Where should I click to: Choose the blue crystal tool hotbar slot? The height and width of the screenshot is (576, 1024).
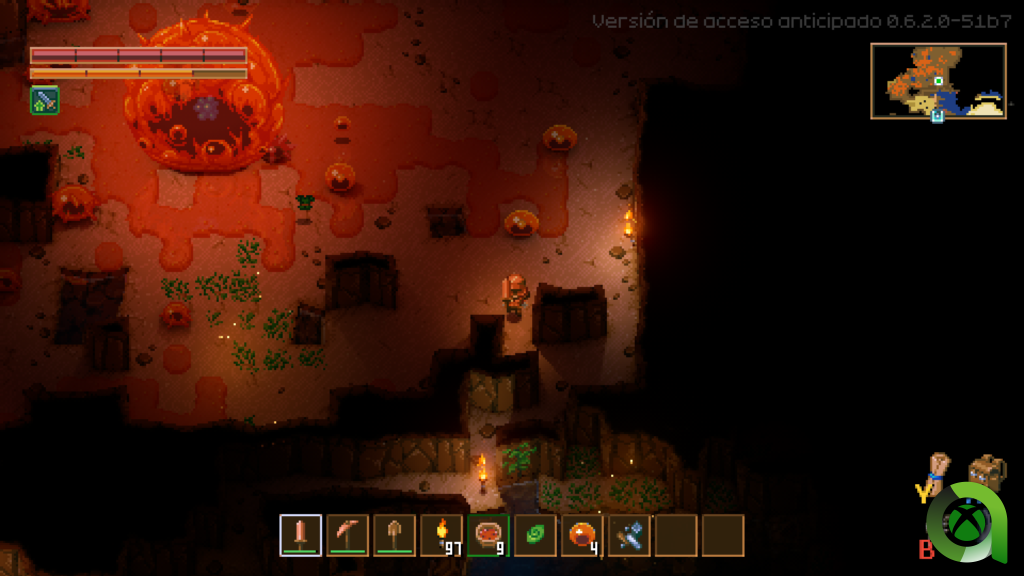click(629, 535)
